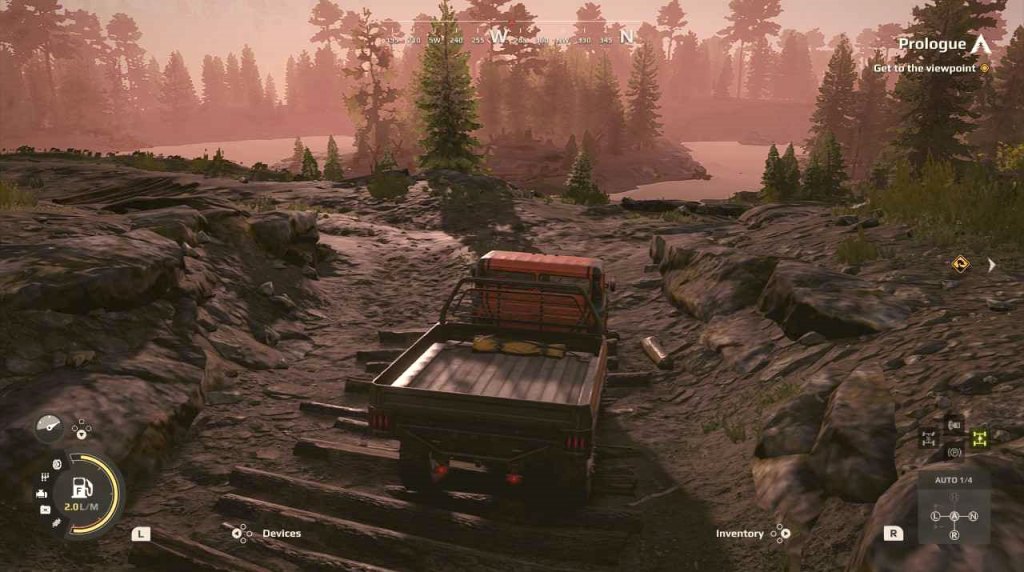This screenshot has height=572, width=1024.
Task: Click the engine status icon
Action: coord(43,493)
